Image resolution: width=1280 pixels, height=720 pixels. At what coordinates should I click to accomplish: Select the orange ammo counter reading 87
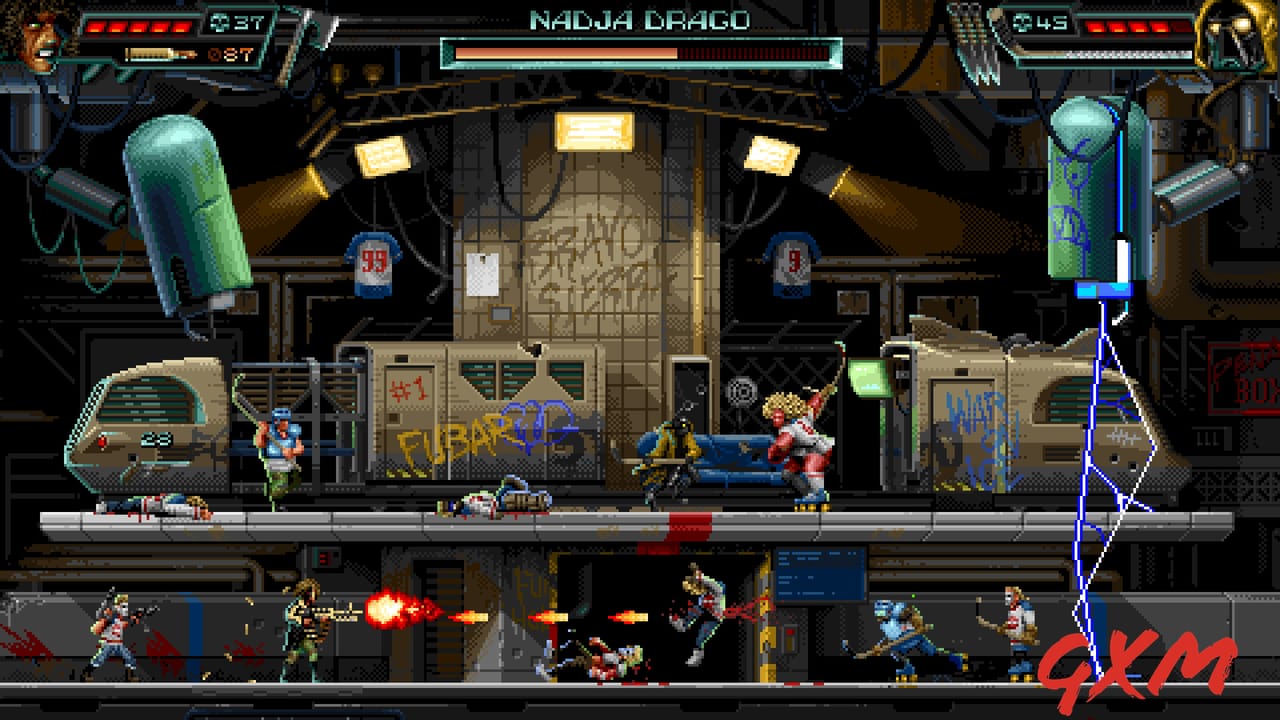(232, 53)
